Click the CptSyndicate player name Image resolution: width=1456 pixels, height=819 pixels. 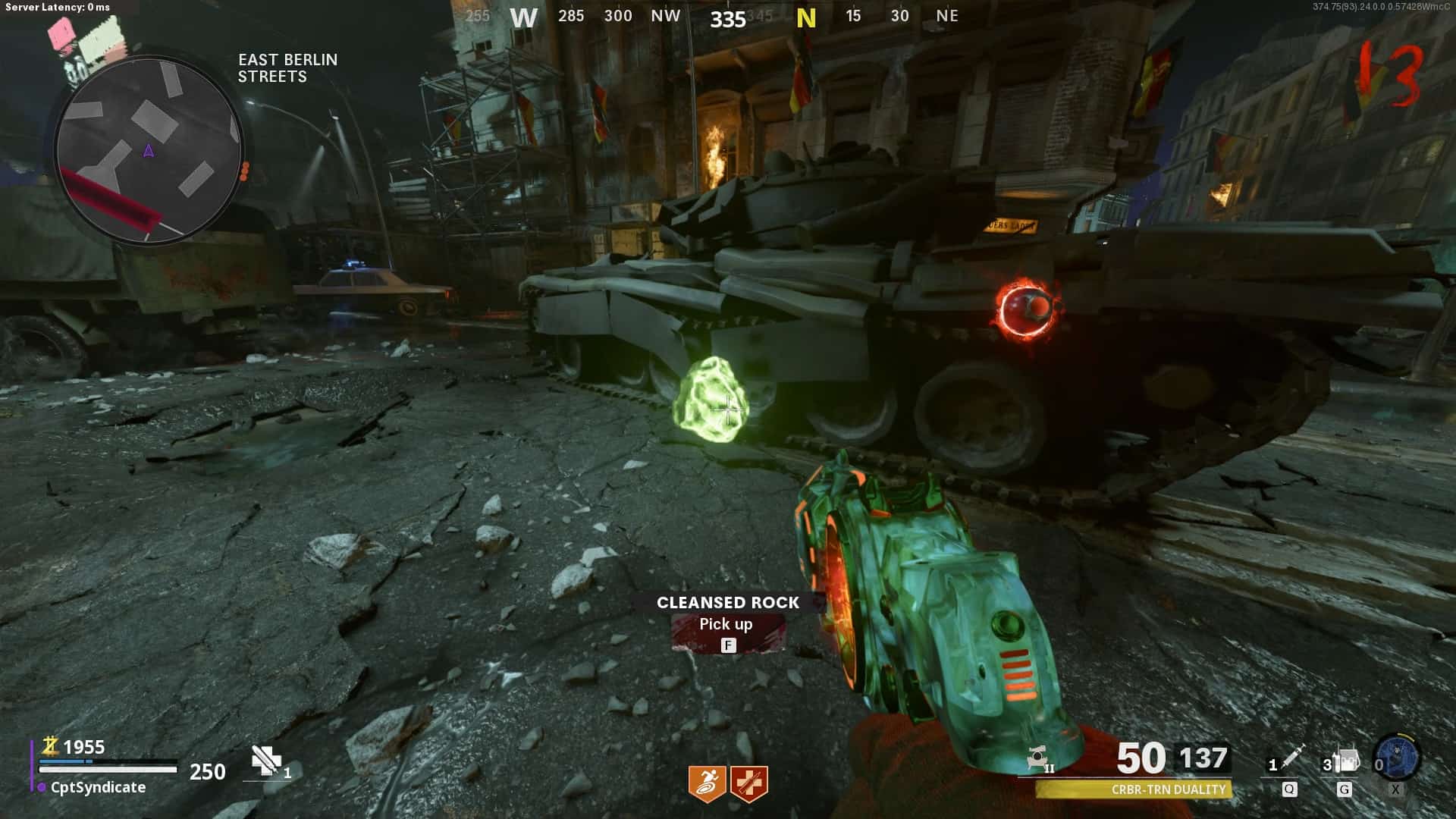click(98, 787)
